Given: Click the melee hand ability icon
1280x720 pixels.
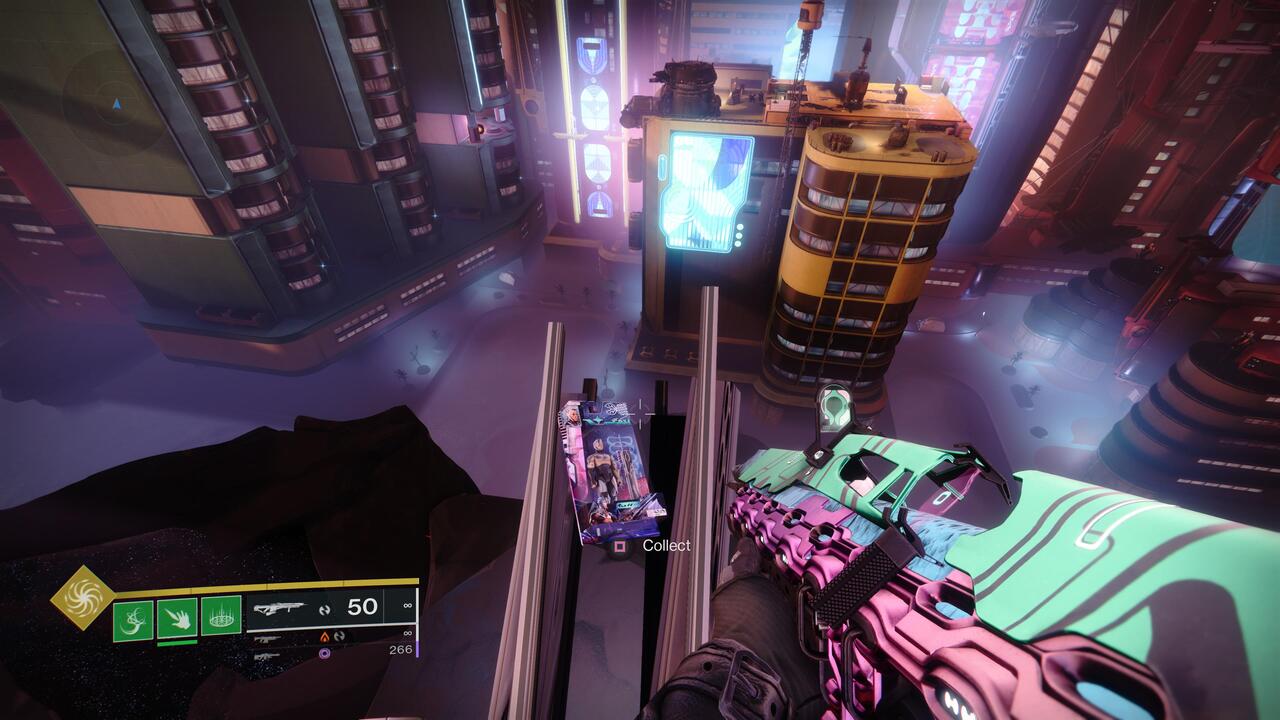Looking at the screenshot, I should [179, 619].
